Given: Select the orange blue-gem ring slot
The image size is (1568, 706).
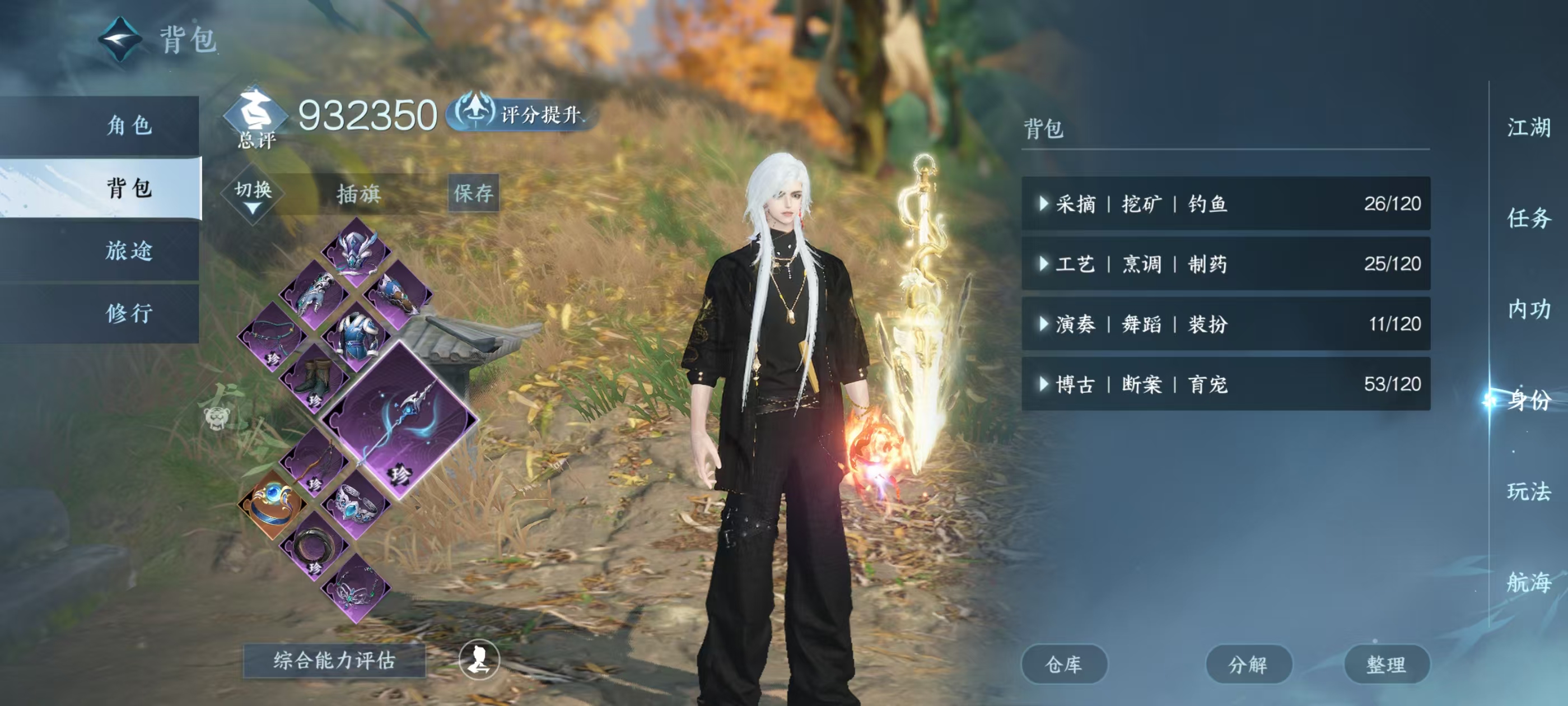Looking at the screenshot, I should point(272,504).
